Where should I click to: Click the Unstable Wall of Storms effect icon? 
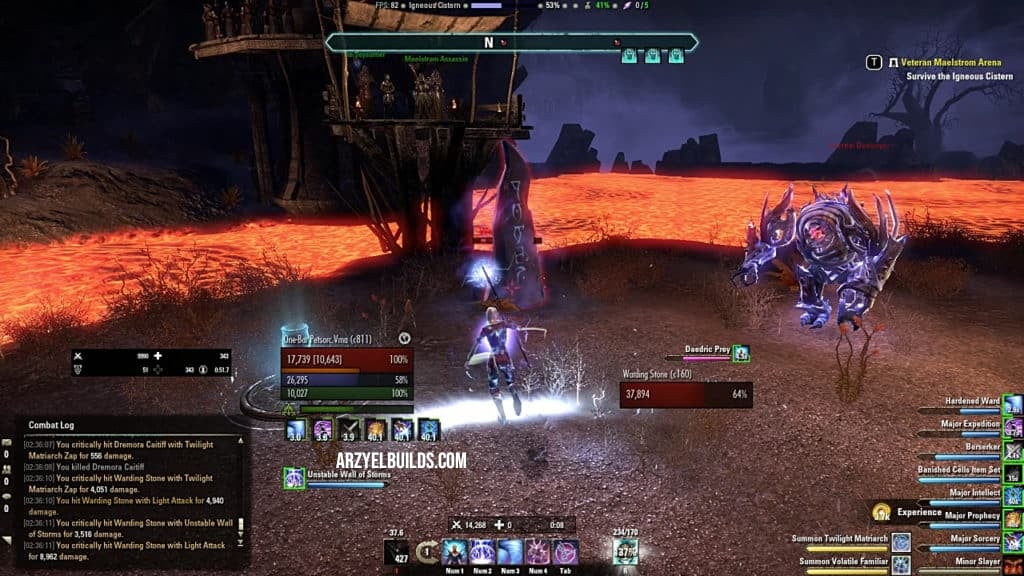(x=294, y=478)
